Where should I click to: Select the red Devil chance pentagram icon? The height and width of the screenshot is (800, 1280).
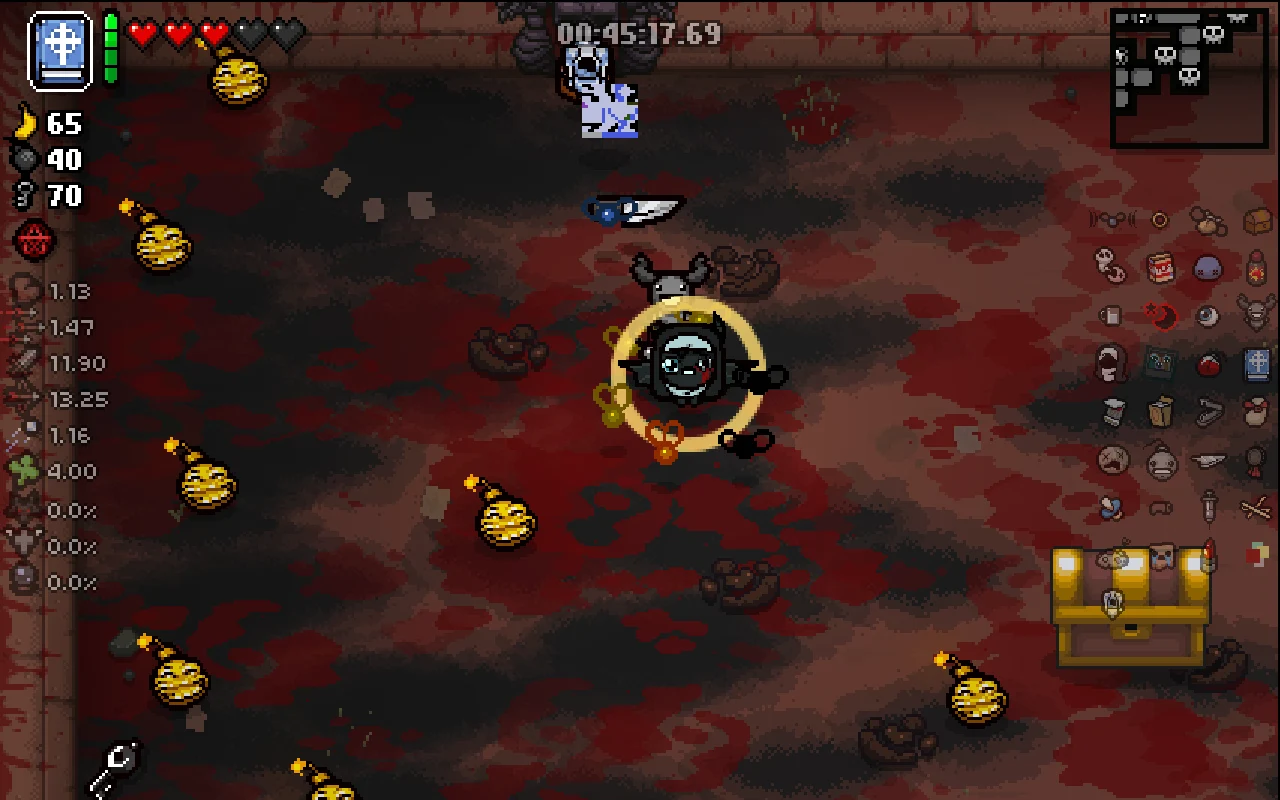pos(31,241)
